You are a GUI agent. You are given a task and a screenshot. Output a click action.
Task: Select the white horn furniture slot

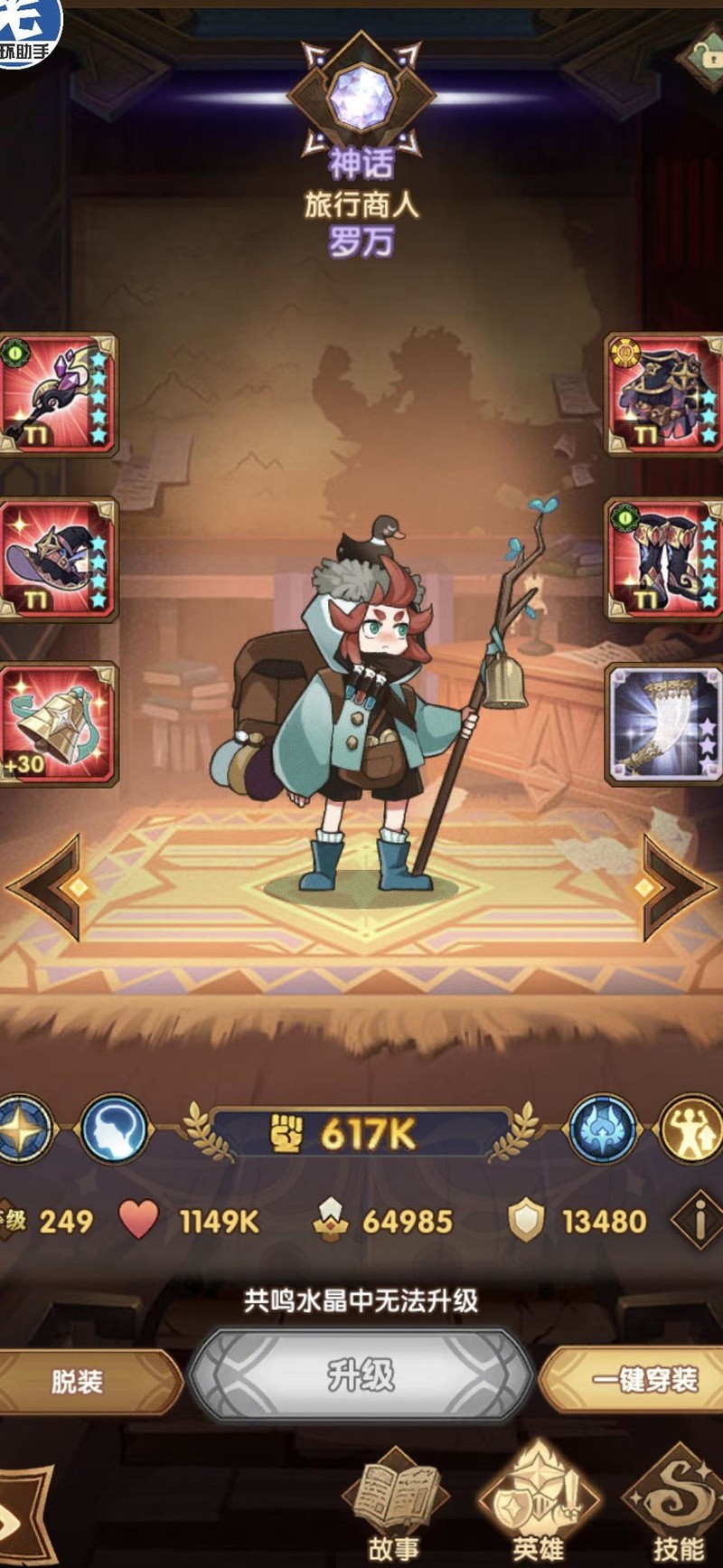click(664, 723)
